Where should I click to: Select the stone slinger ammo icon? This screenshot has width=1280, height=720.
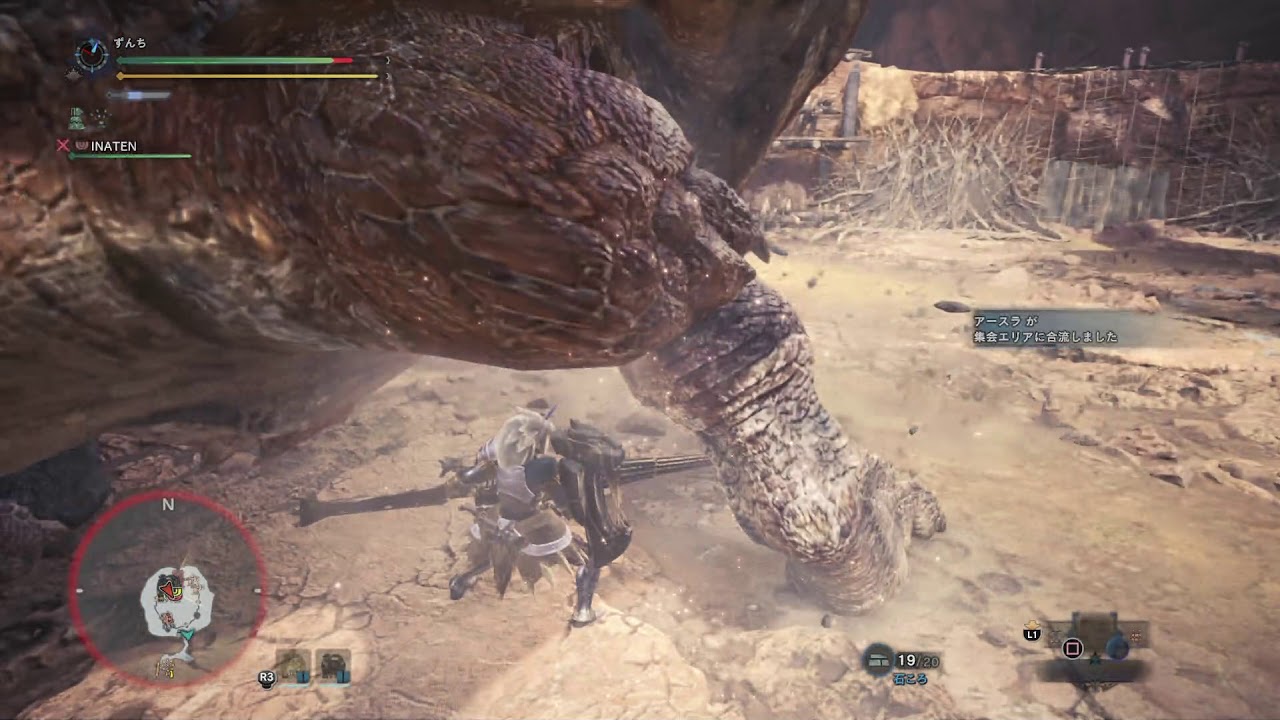pos(880,659)
